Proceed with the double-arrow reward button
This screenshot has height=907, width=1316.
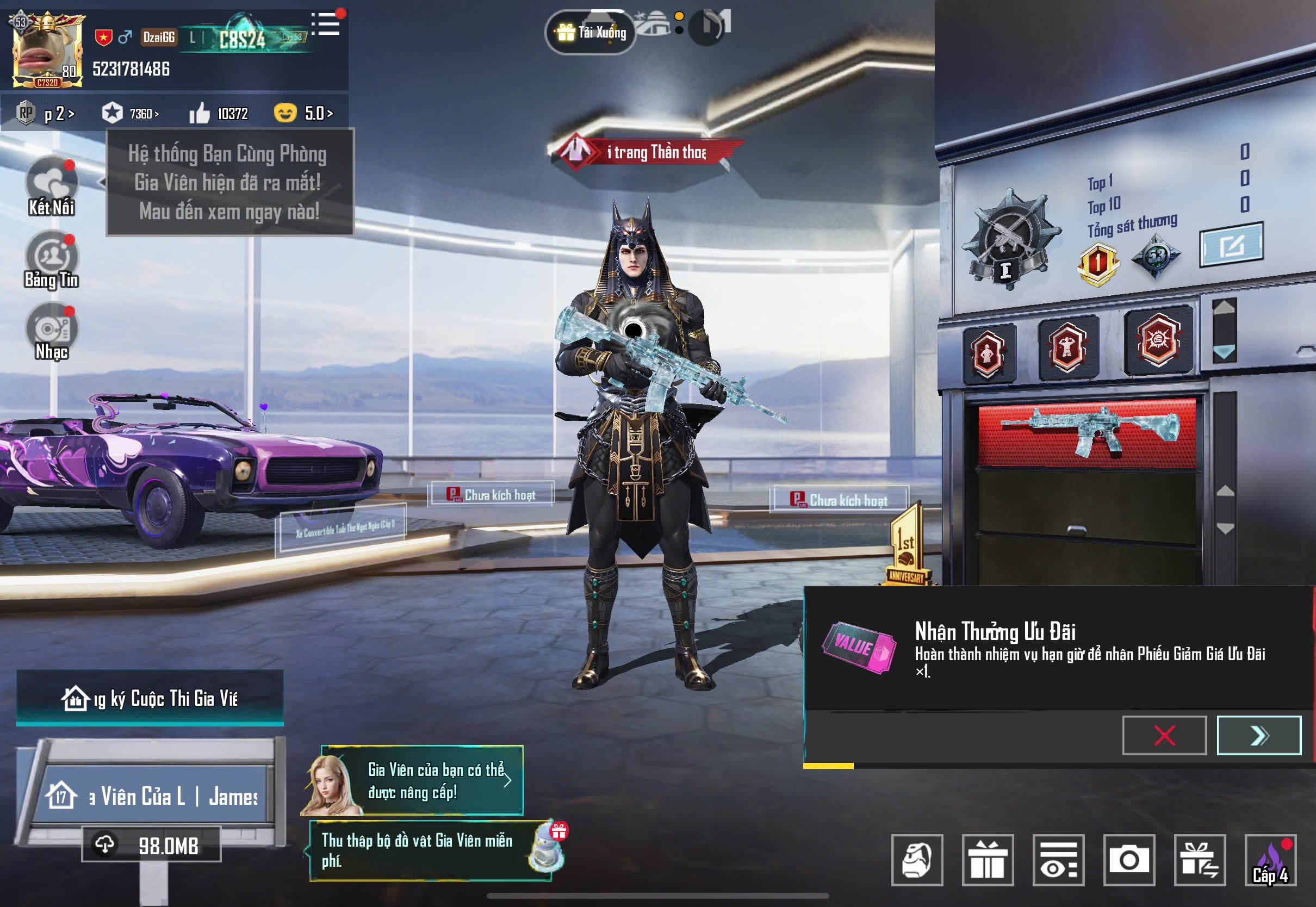pyautogui.click(x=1258, y=735)
